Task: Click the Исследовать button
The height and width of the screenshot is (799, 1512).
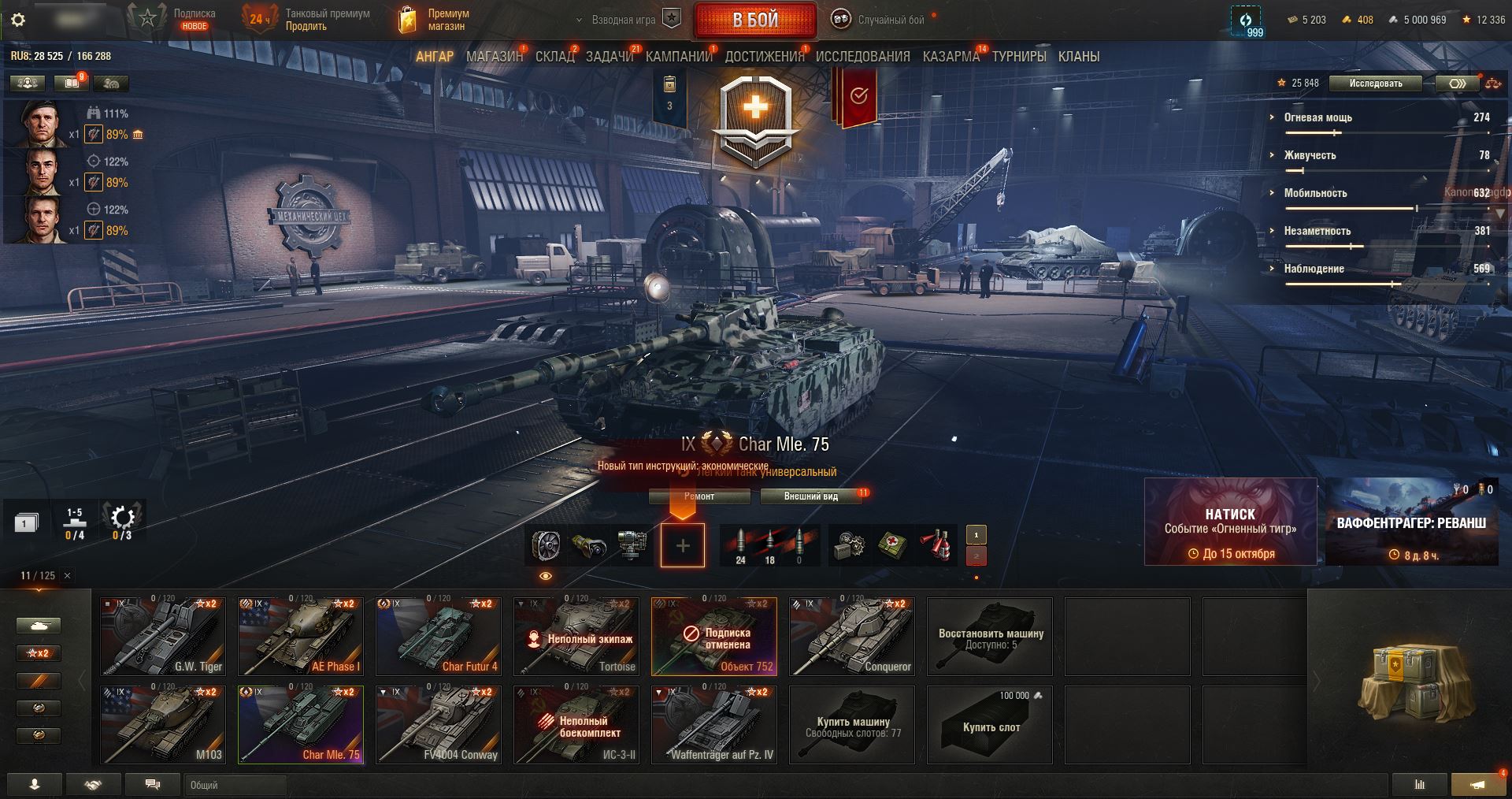Action: pyautogui.click(x=1375, y=84)
